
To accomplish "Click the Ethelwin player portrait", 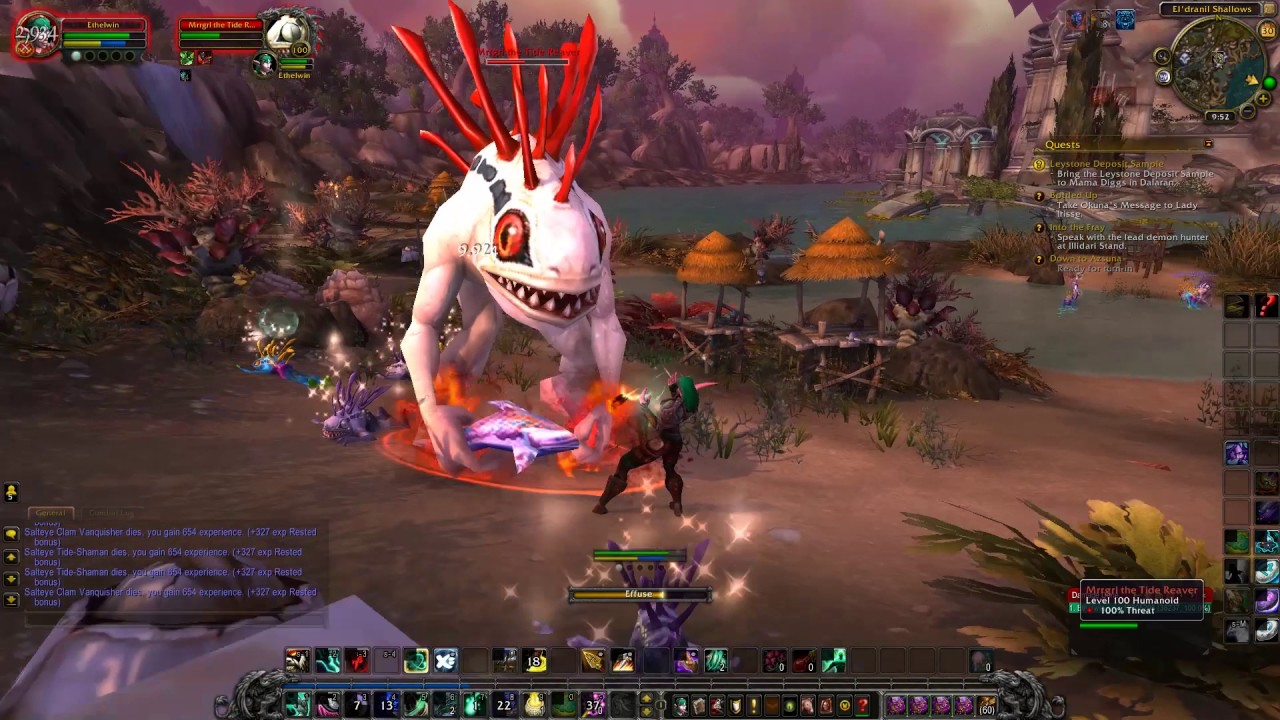I will (x=37, y=35).
